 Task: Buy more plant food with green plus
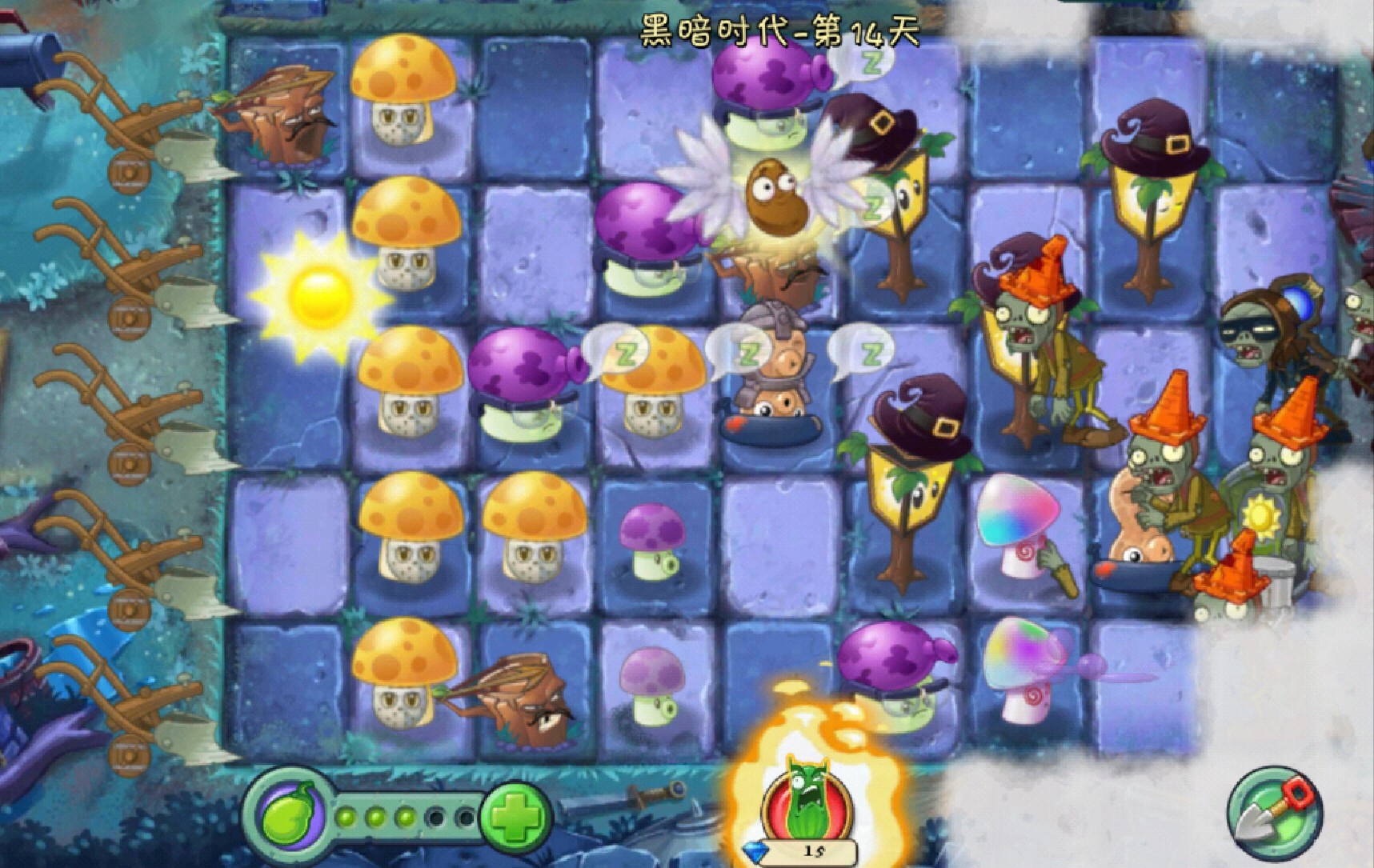tap(515, 818)
